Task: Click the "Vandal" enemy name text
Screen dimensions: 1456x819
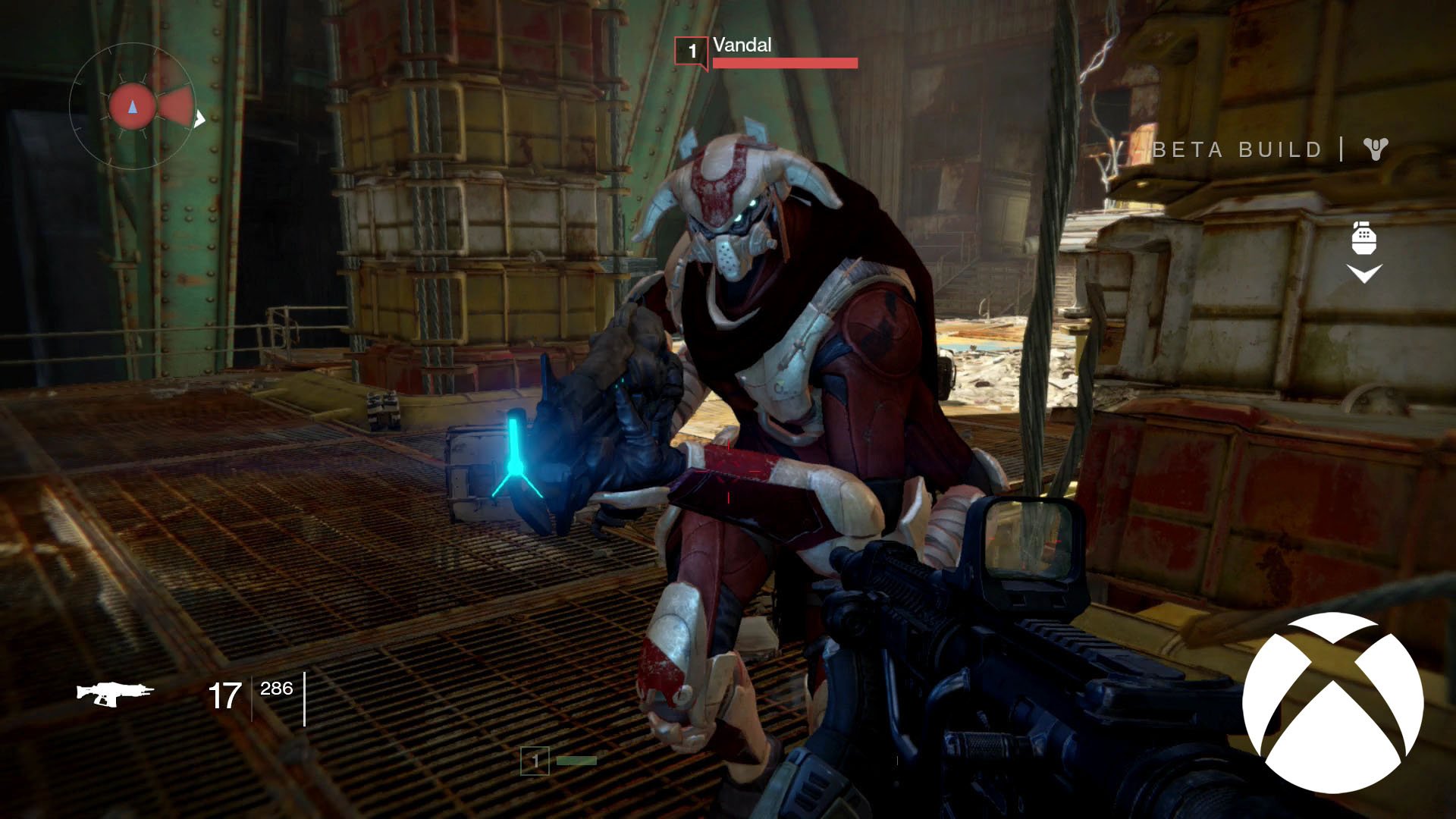Action: click(741, 45)
